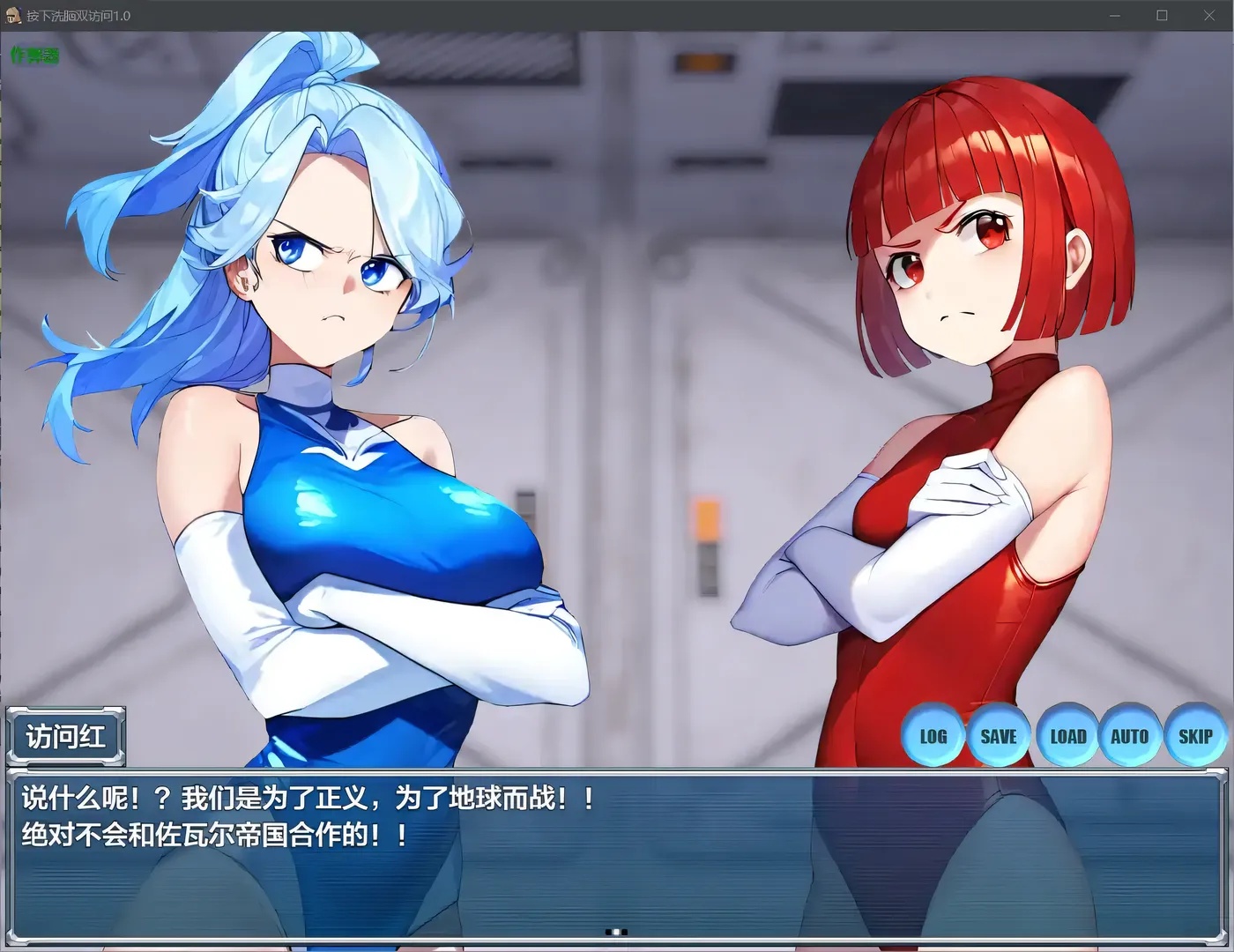The width and height of the screenshot is (1234, 952).
Task: Open the message LOG
Action: pos(933,735)
